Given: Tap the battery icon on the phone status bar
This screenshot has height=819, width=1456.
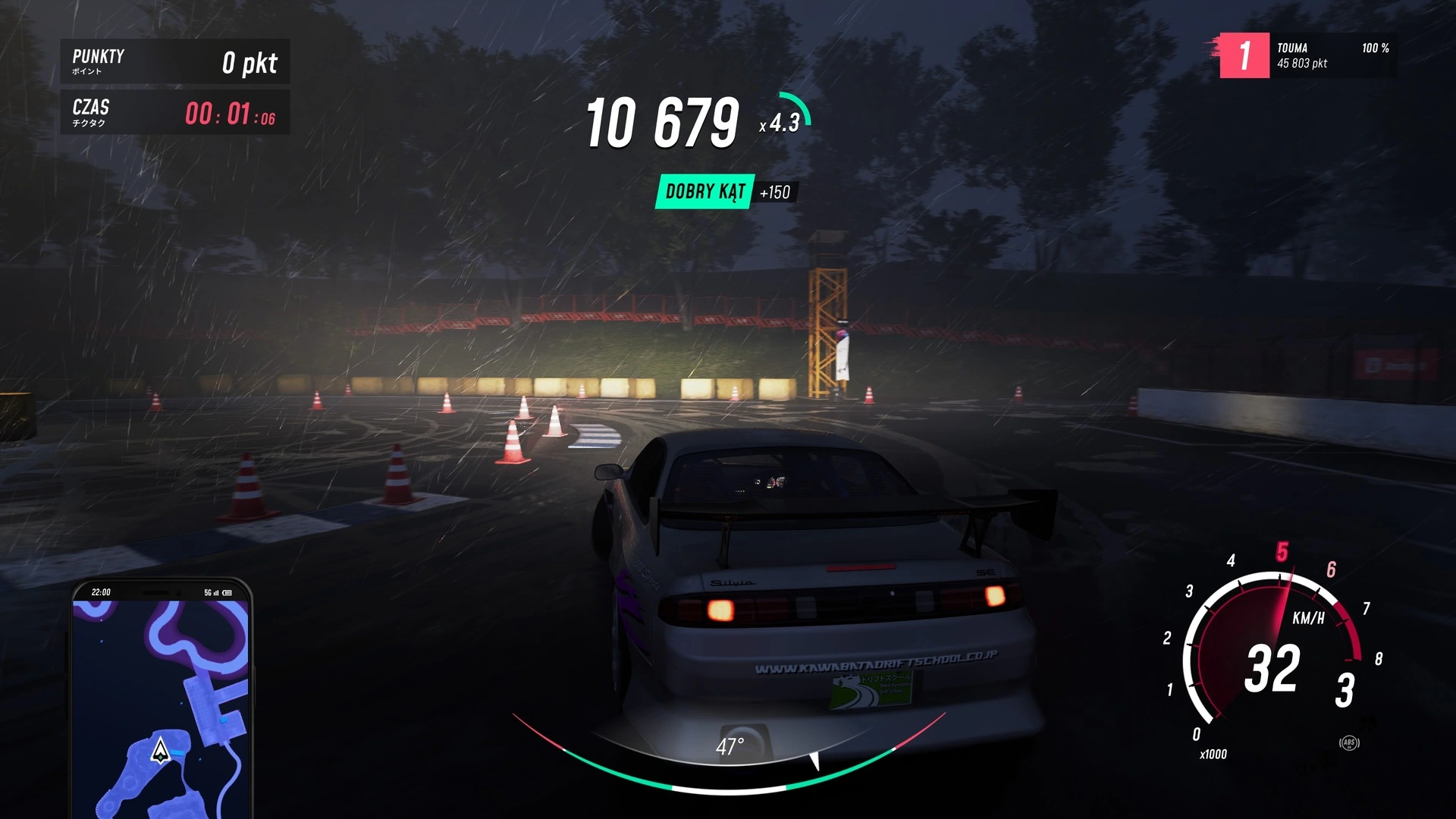Looking at the screenshot, I should (x=227, y=592).
